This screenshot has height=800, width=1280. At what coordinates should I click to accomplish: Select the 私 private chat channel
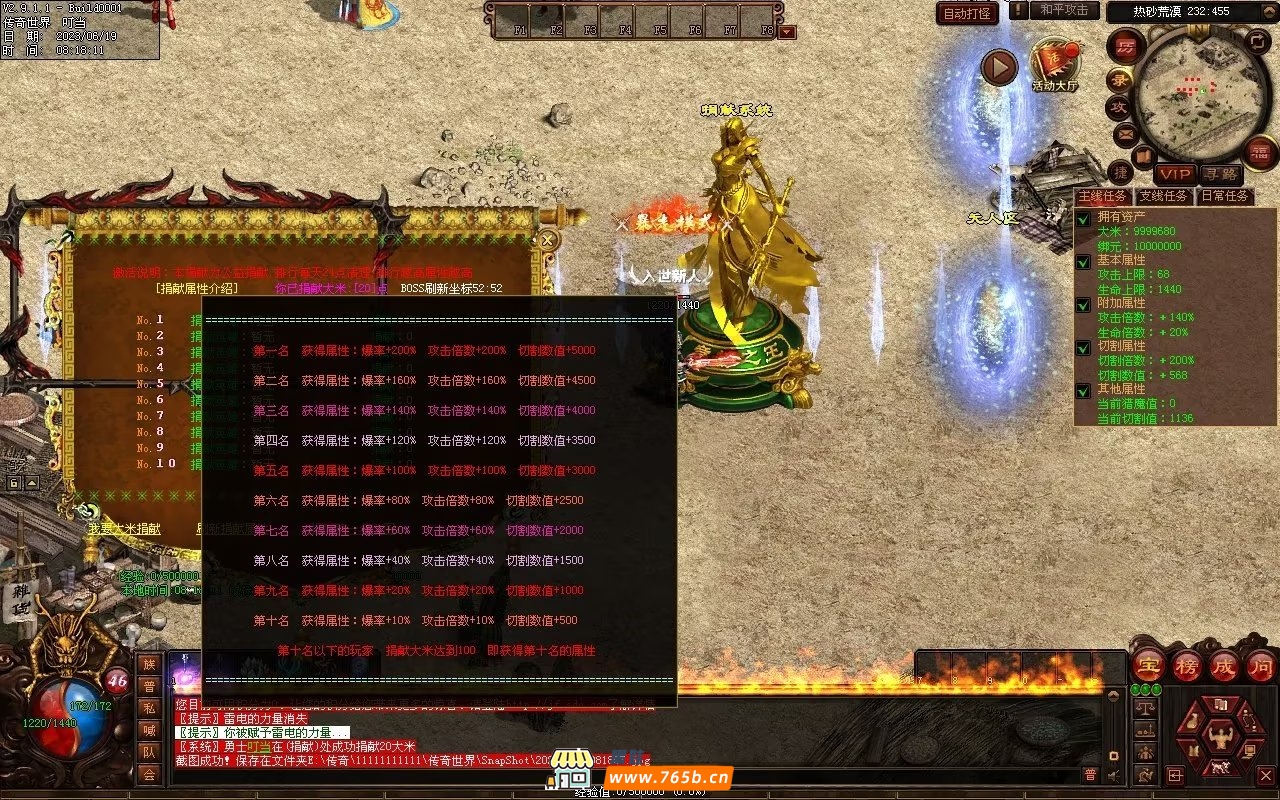pos(149,708)
